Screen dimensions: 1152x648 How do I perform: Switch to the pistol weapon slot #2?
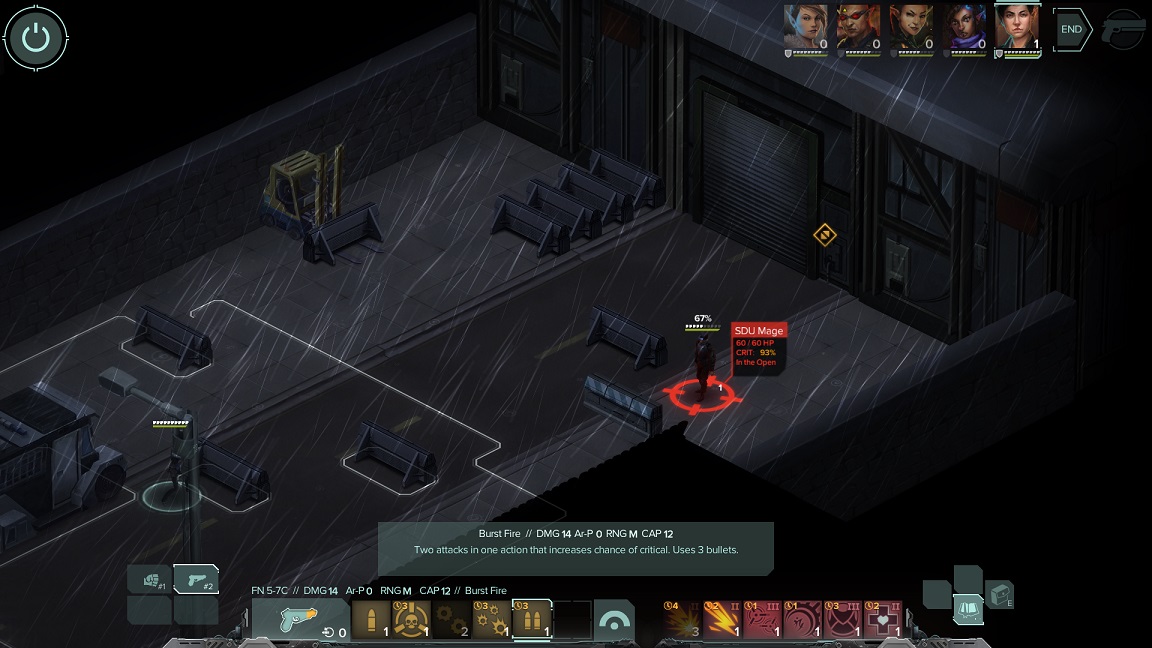[197, 580]
